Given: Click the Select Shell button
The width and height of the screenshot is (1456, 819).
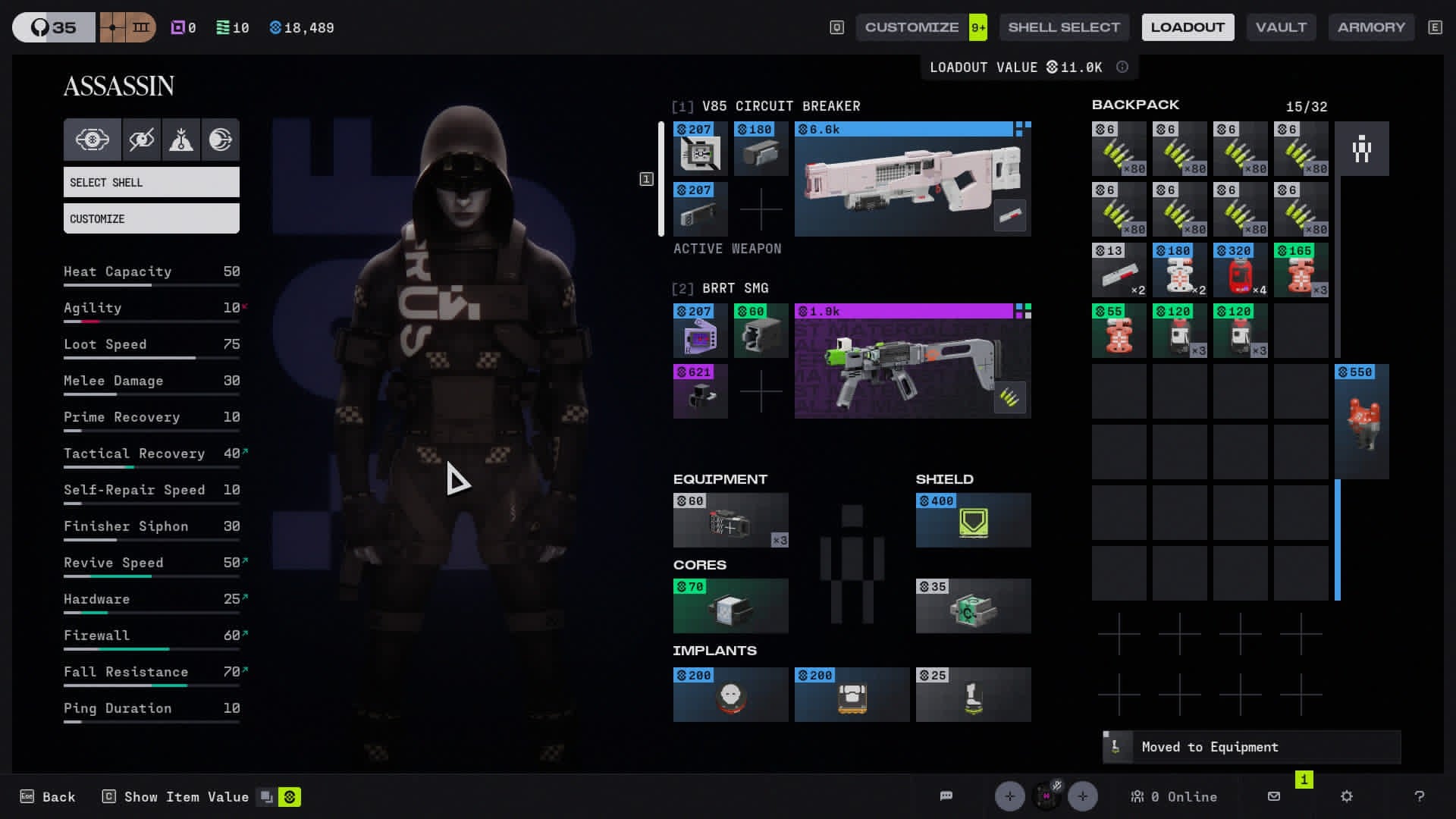Looking at the screenshot, I should click(152, 183).
